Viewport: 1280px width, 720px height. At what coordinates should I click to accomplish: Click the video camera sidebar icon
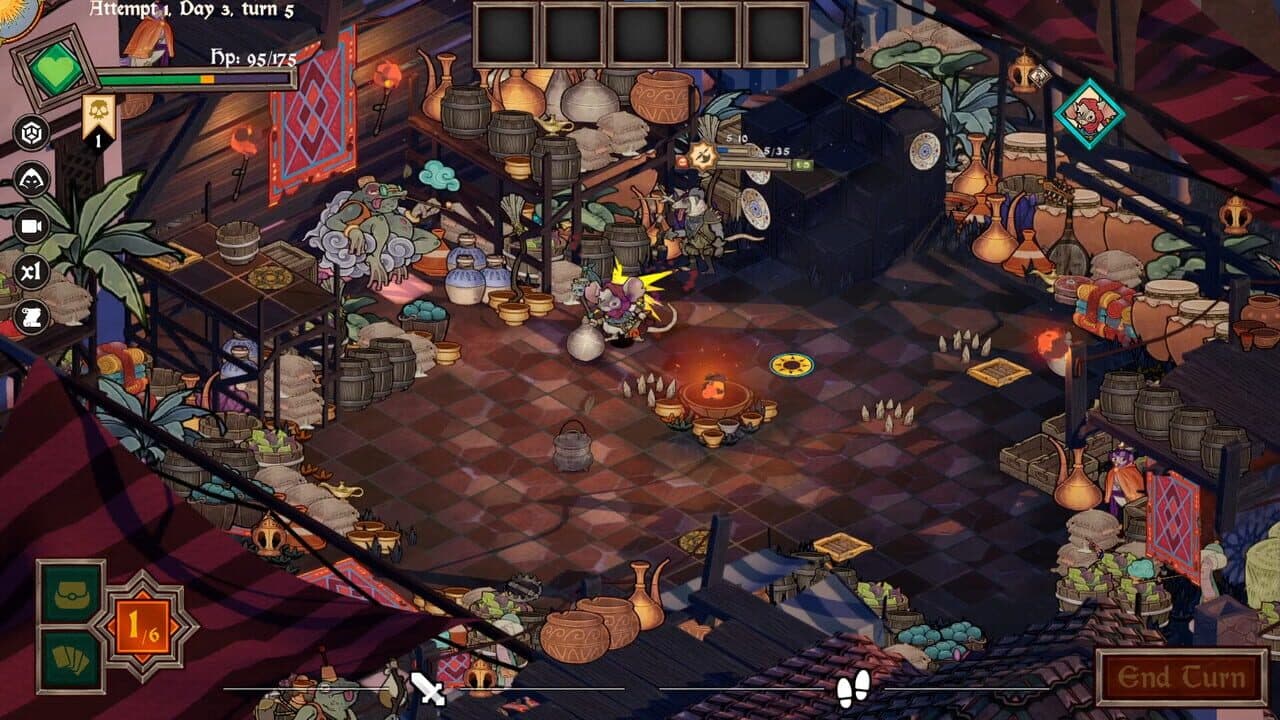31,227
